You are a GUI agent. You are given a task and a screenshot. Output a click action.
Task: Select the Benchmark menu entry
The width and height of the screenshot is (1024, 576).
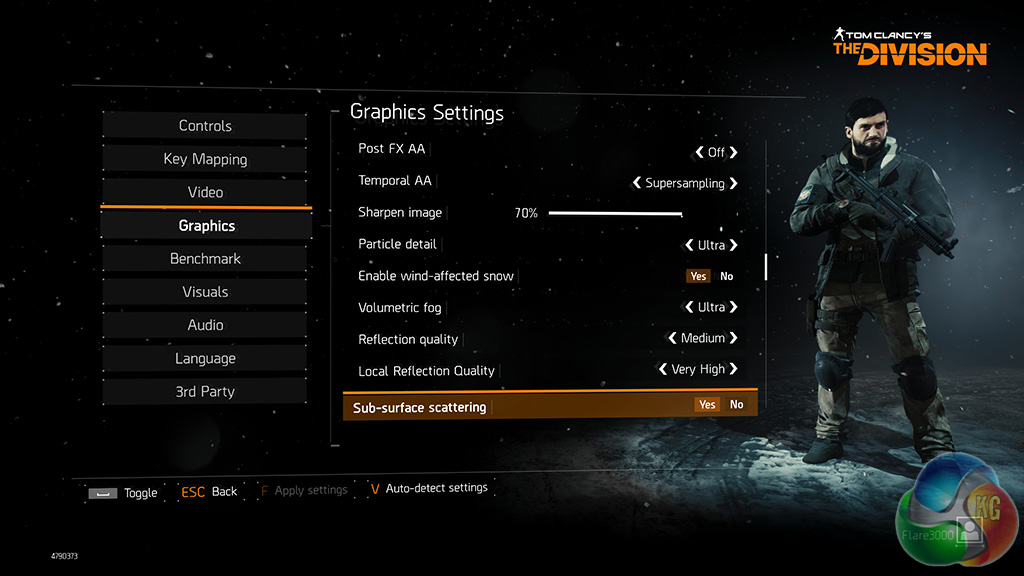pyautogui.click(x=205, y=259)
